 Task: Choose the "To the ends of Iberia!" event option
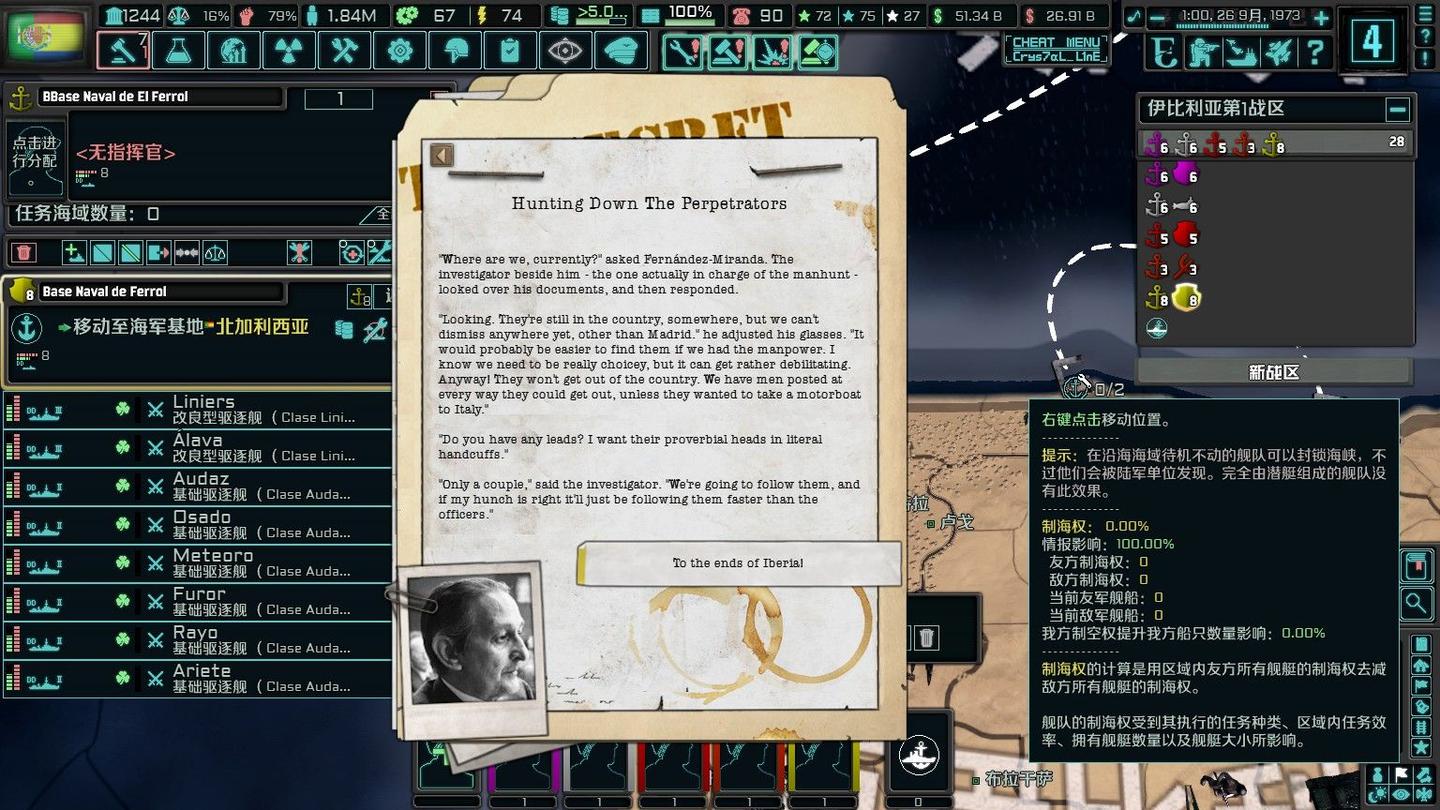(x=740, y=562)
